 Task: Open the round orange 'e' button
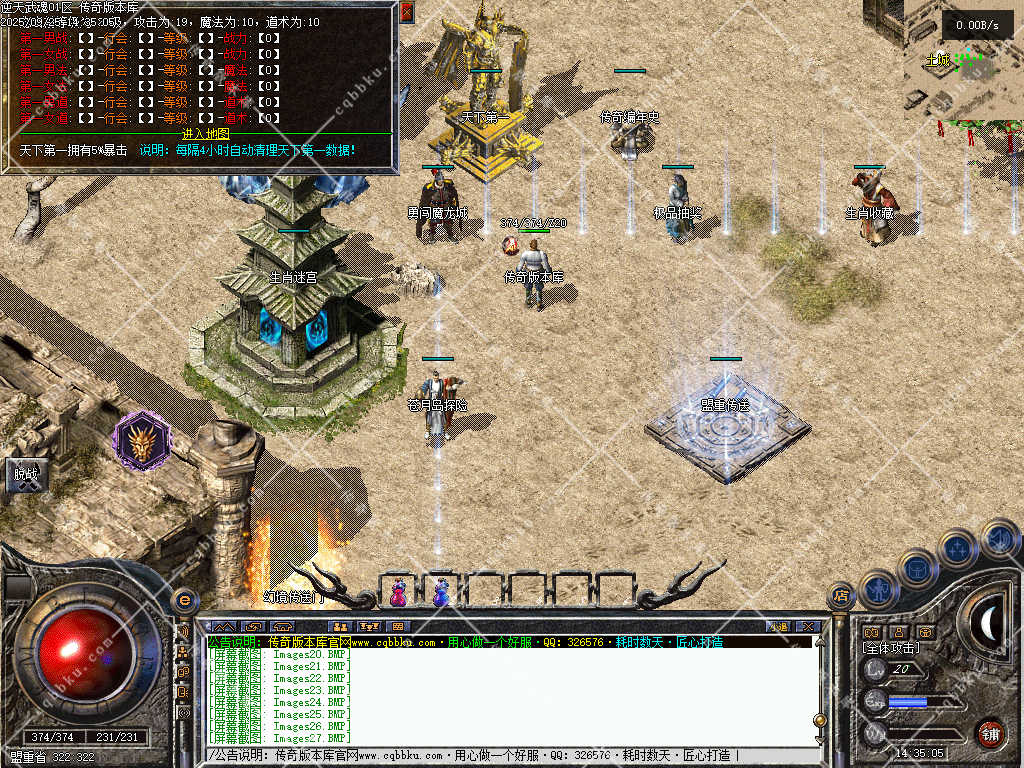point(184,599)
